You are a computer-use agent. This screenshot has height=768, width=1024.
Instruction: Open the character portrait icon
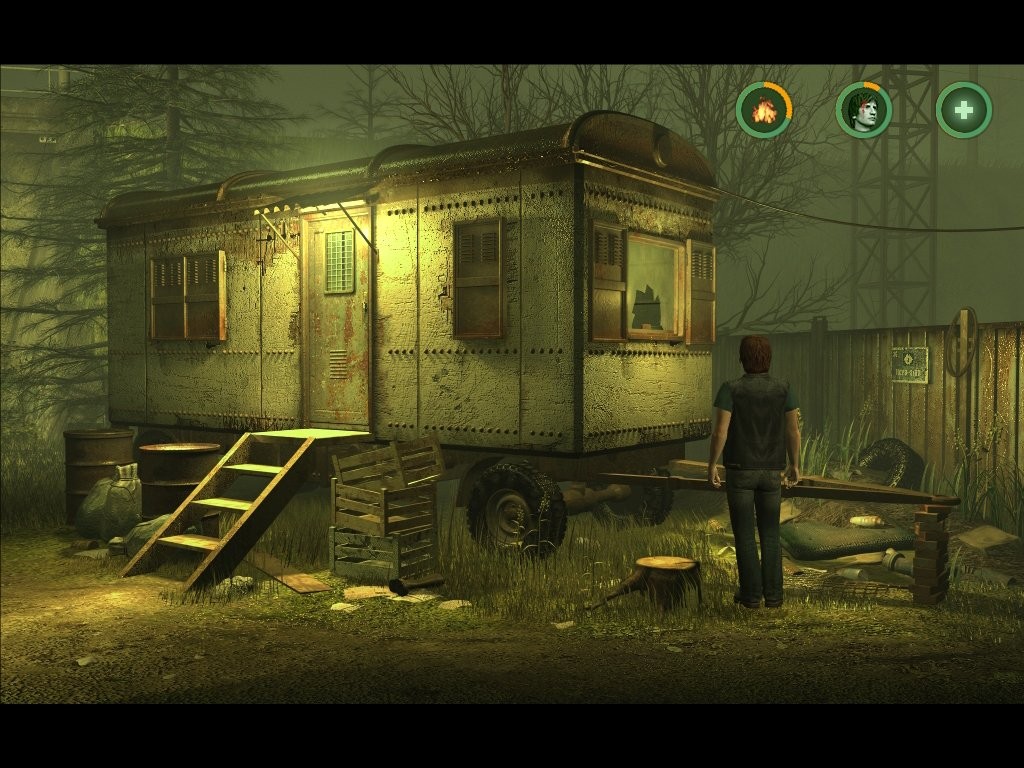864,110
